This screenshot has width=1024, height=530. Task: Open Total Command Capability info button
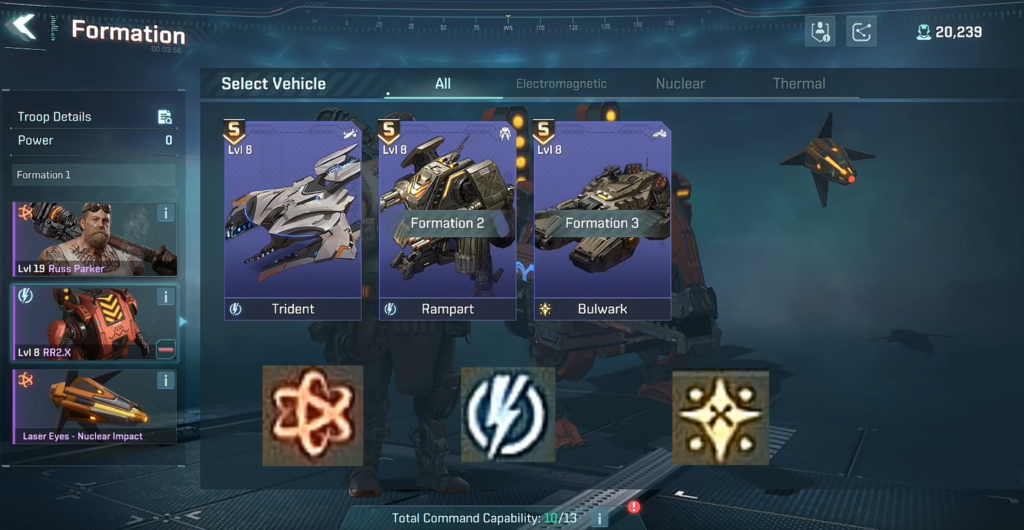click(600, 518)
